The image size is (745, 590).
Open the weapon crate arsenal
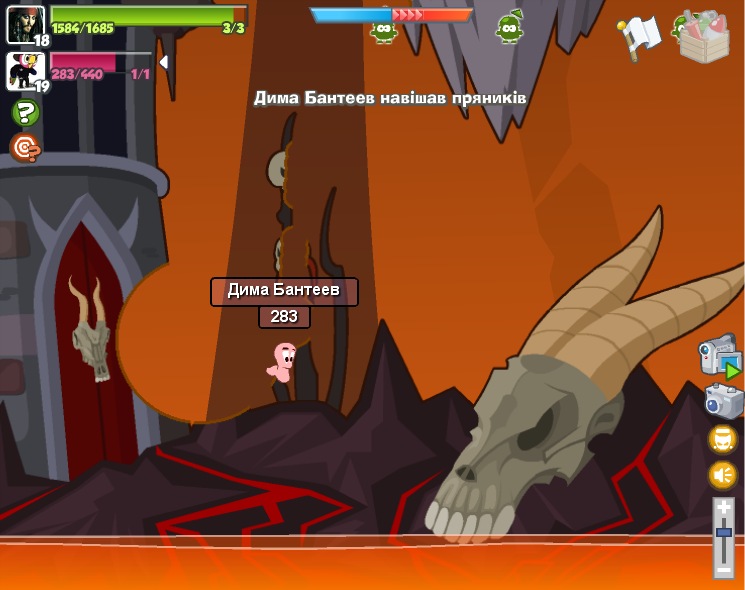(702, 37)
